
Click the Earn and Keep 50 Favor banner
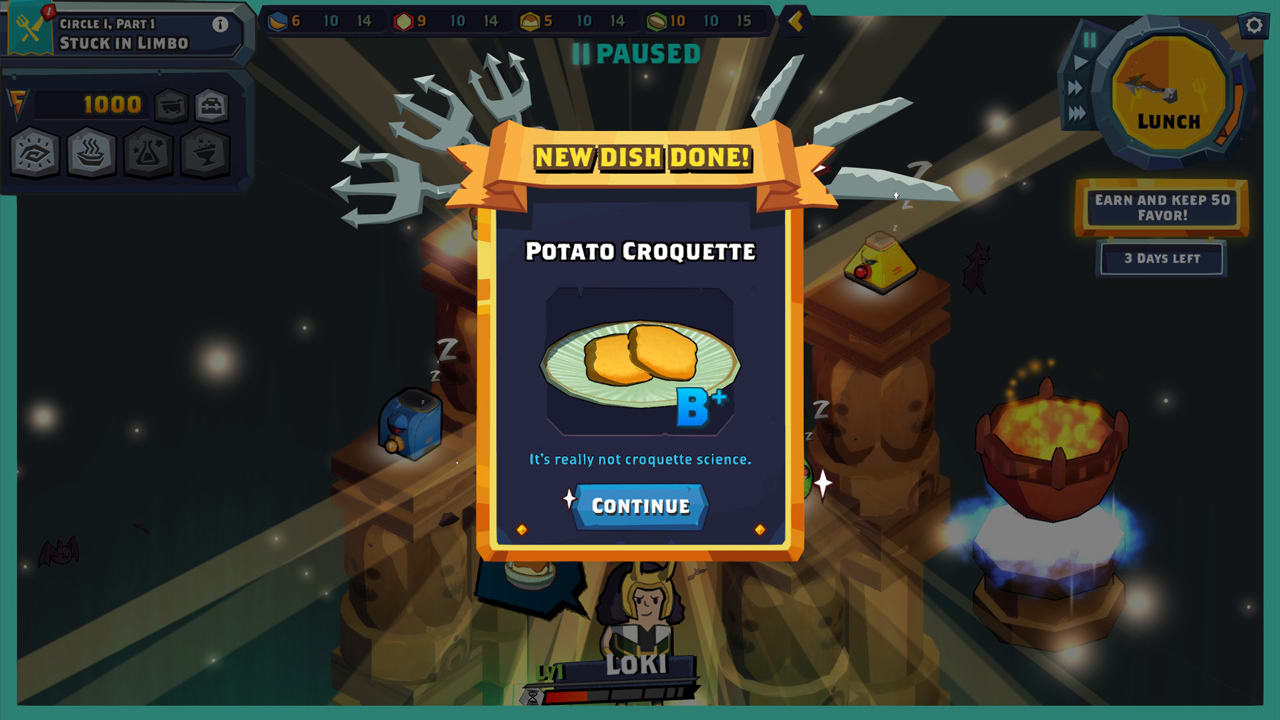(x=1160, y=208)
